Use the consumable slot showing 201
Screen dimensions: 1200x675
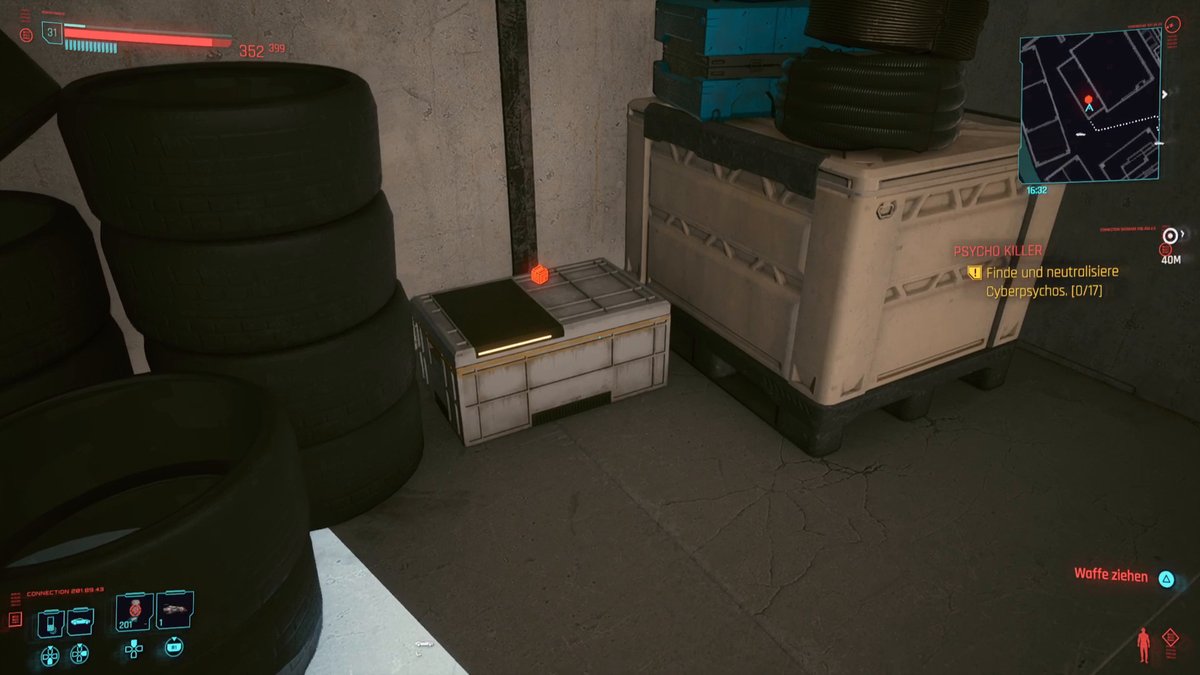point(133,612)
